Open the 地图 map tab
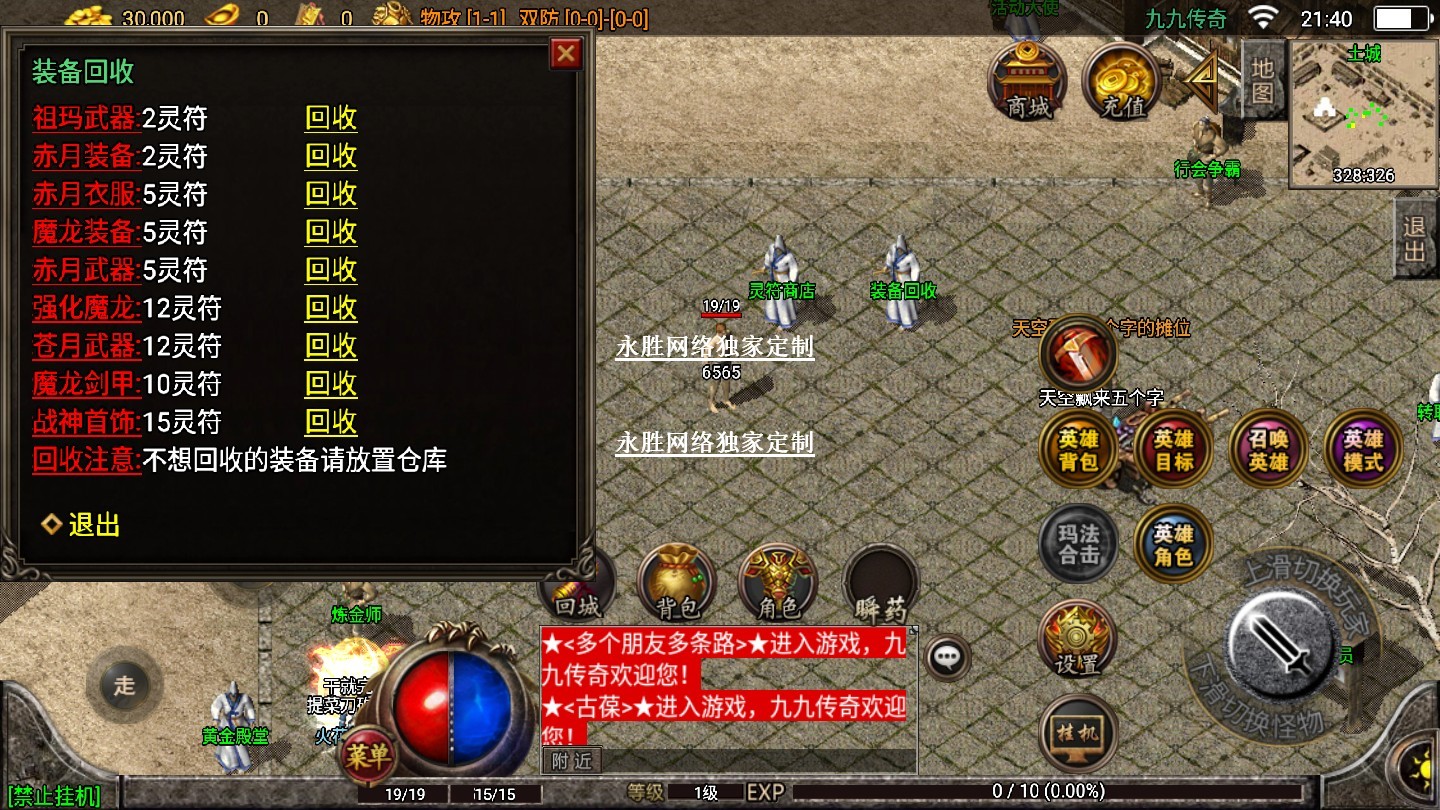The width and height of the screenshot is (1440, 810). tap(1262, 81)
